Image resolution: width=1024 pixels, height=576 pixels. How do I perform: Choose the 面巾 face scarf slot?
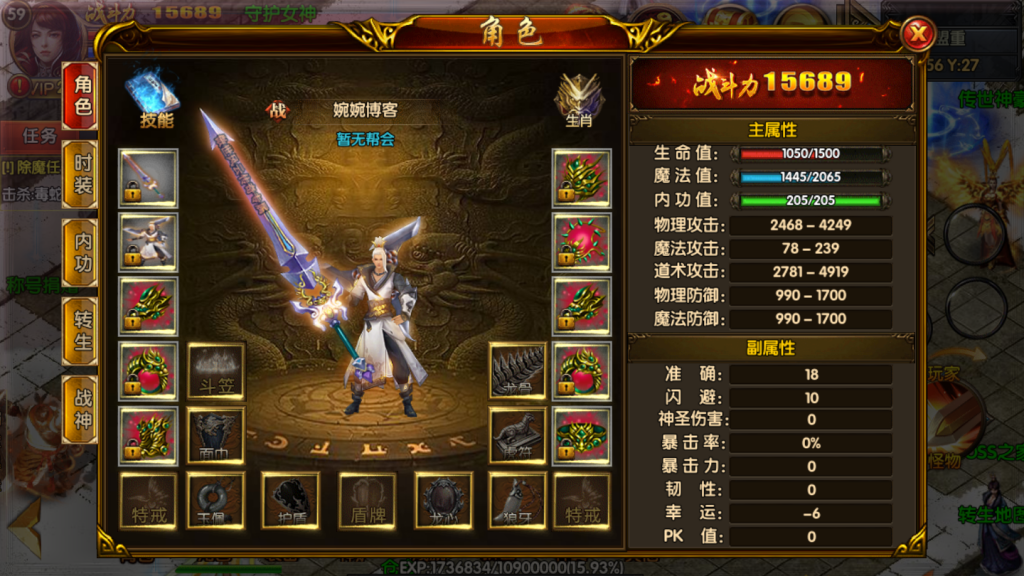coord(216,435)
